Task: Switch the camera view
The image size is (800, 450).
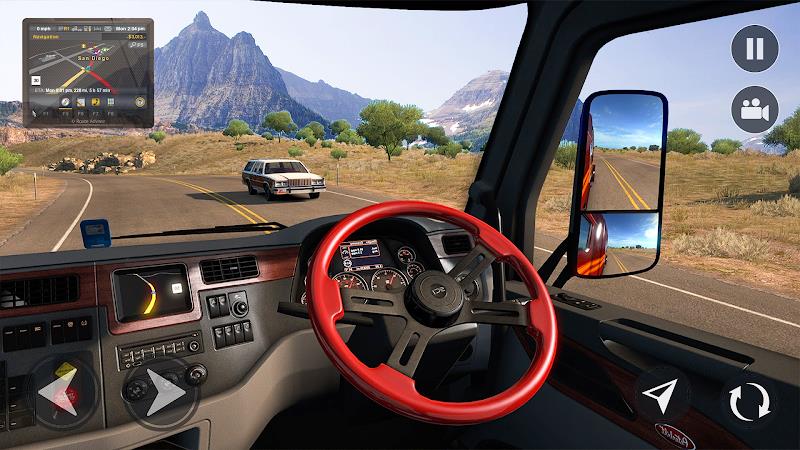Action: (x=755, y=110)
